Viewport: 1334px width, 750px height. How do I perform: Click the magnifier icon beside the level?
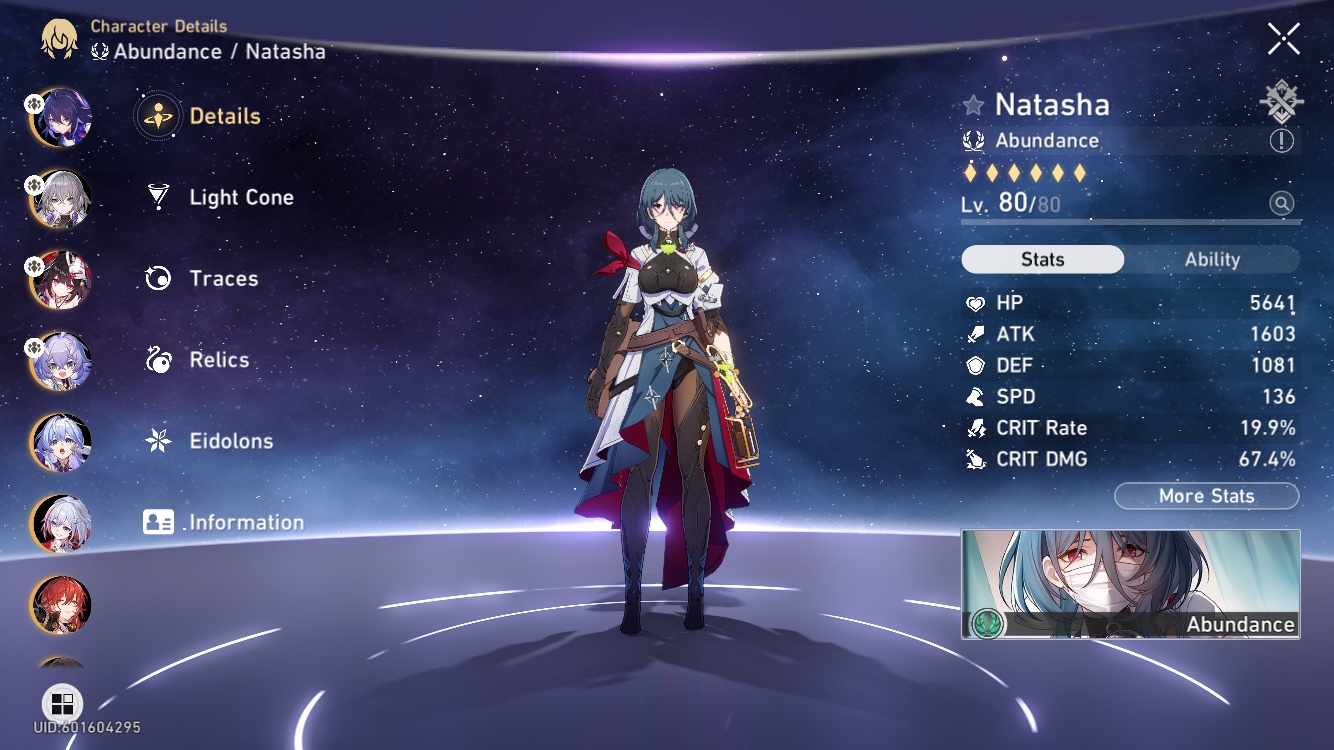click(1281, 204)
